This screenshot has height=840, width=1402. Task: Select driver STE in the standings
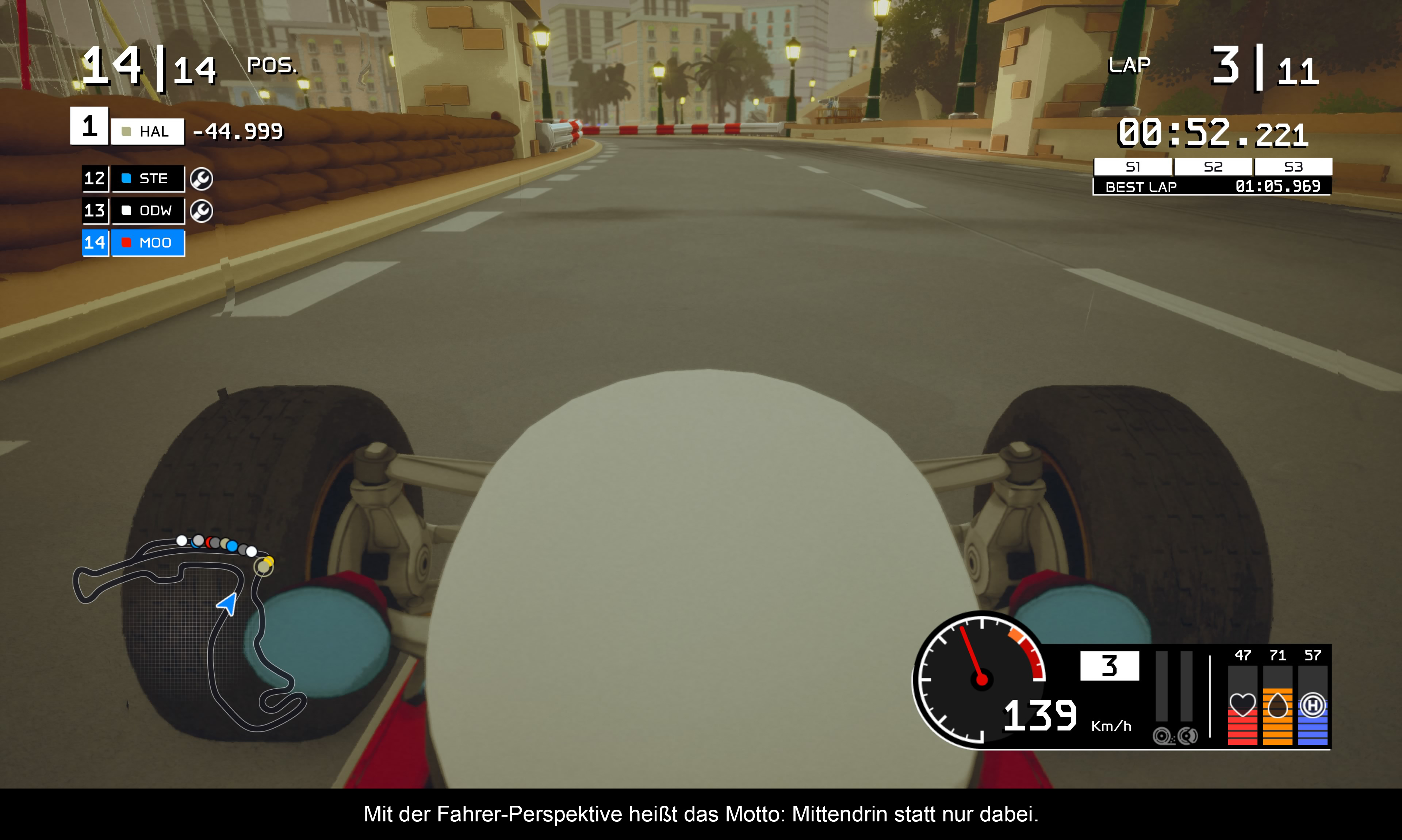click(148, 178)
